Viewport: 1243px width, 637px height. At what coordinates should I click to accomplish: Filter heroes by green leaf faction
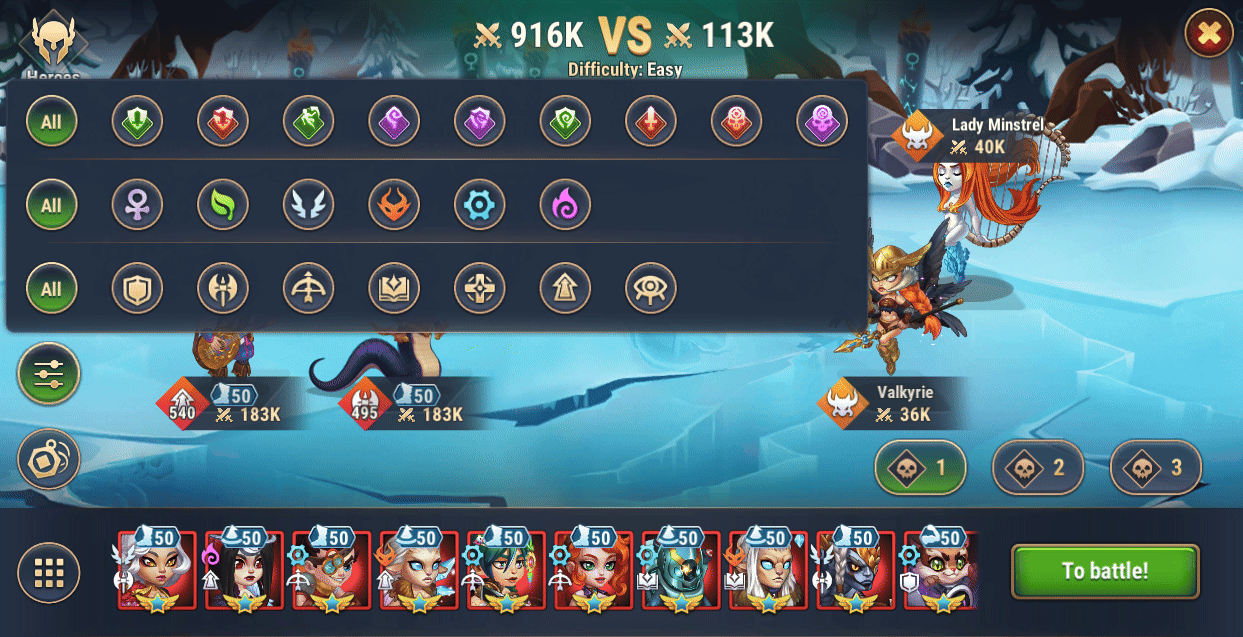point(222,205)
